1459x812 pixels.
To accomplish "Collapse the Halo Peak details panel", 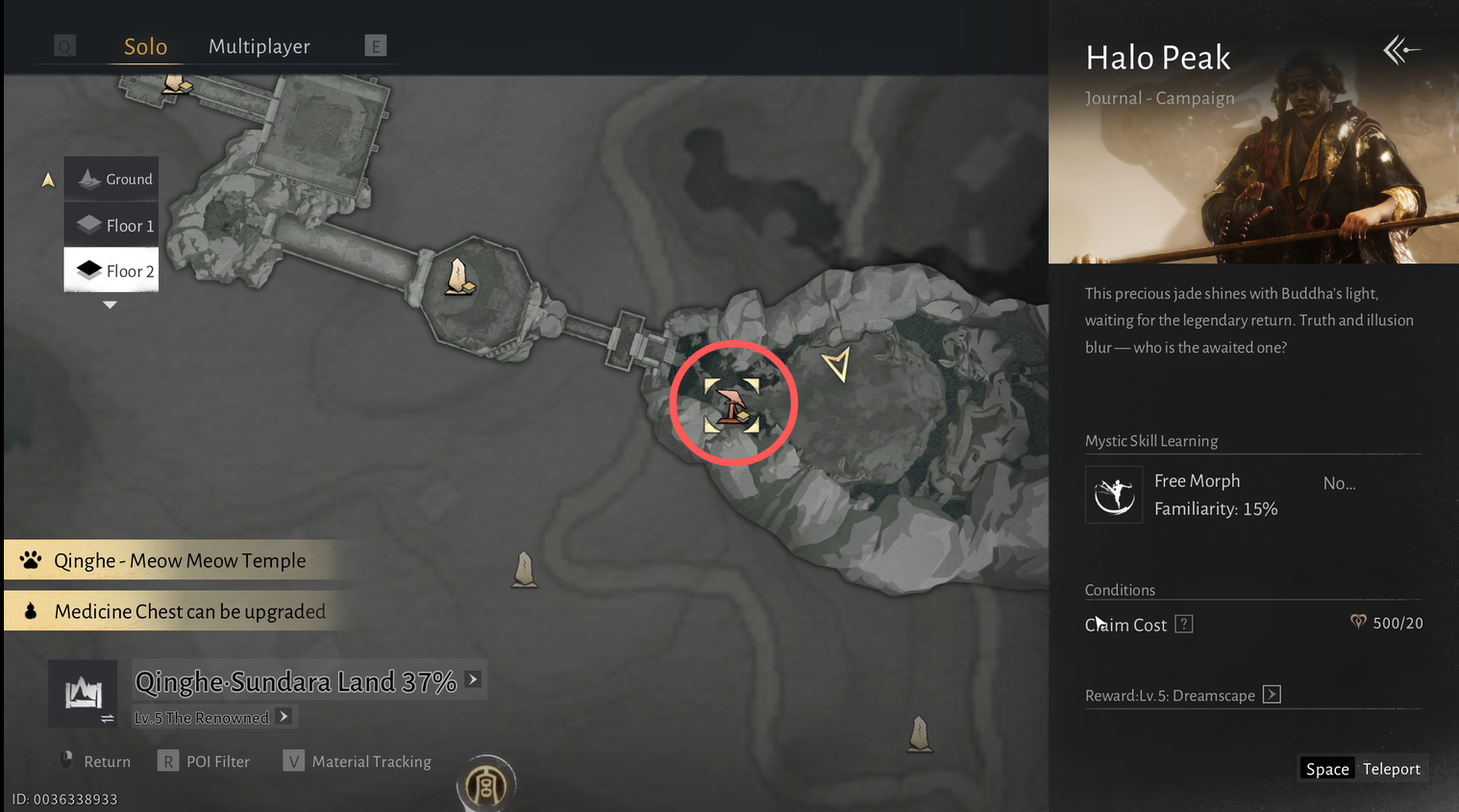I will pyautogui.click(x=1401, y=50).
